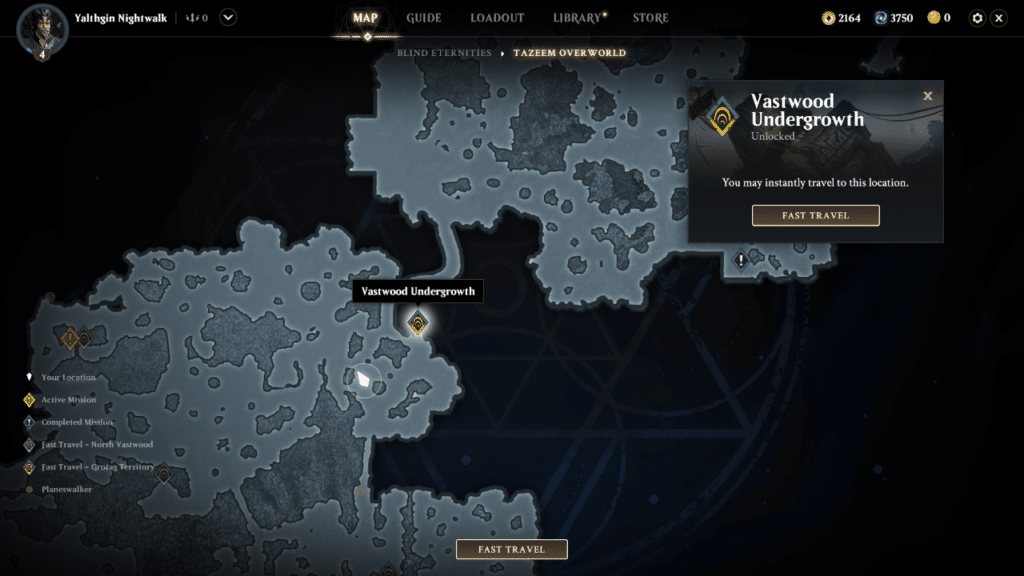Viewport: 1024px width, 576px height.
Task: Click the completed mission exclamation map marker
Action: pyautogui.click(x=741, y=260)
